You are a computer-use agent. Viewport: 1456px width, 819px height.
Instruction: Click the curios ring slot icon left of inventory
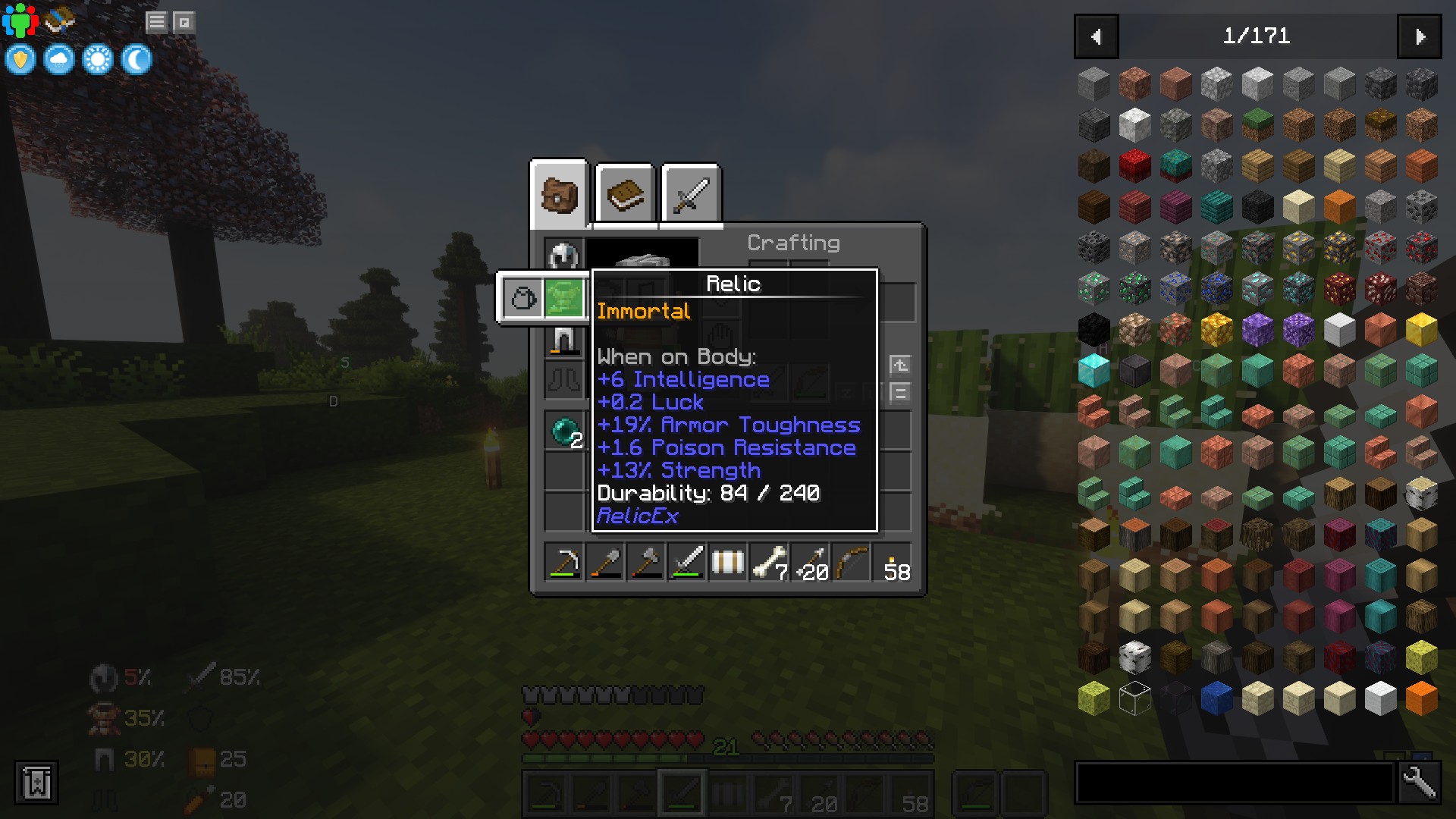pos(522,297)
